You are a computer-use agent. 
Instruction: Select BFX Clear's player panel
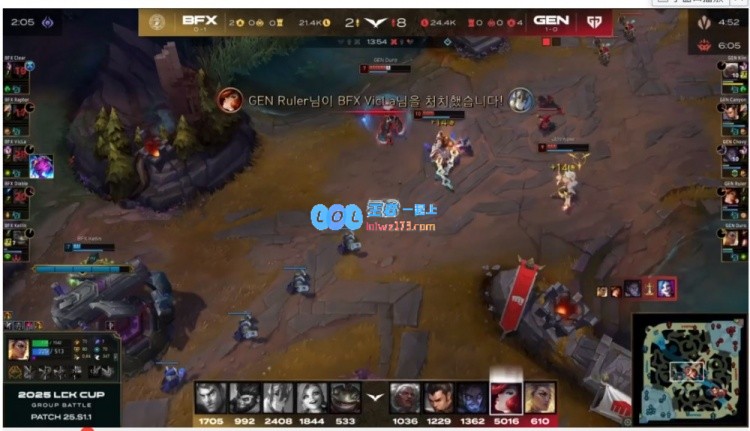[x=18, y=73]
